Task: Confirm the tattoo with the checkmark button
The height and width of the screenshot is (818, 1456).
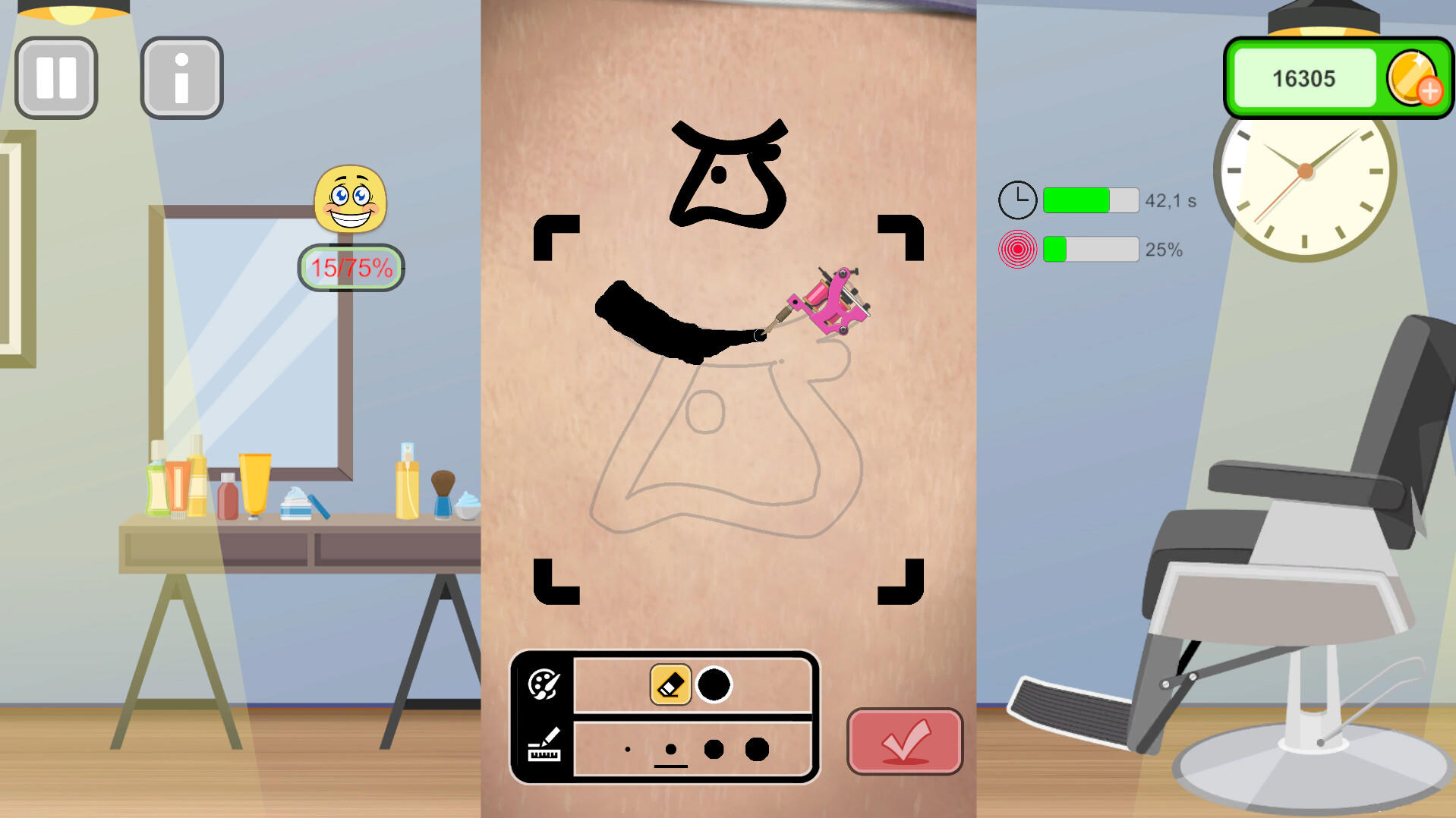Action: click(x=903, y=742)
